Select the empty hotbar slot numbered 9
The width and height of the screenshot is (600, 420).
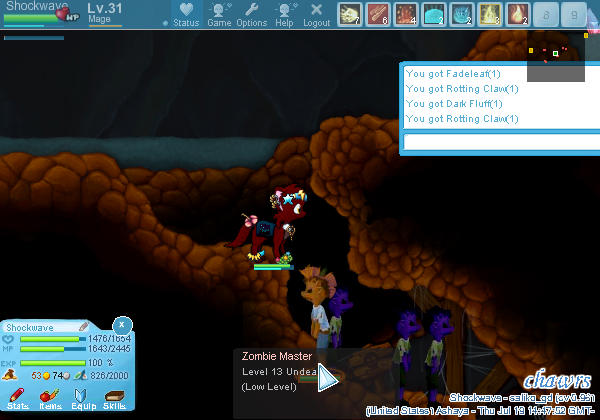point(573,14)
